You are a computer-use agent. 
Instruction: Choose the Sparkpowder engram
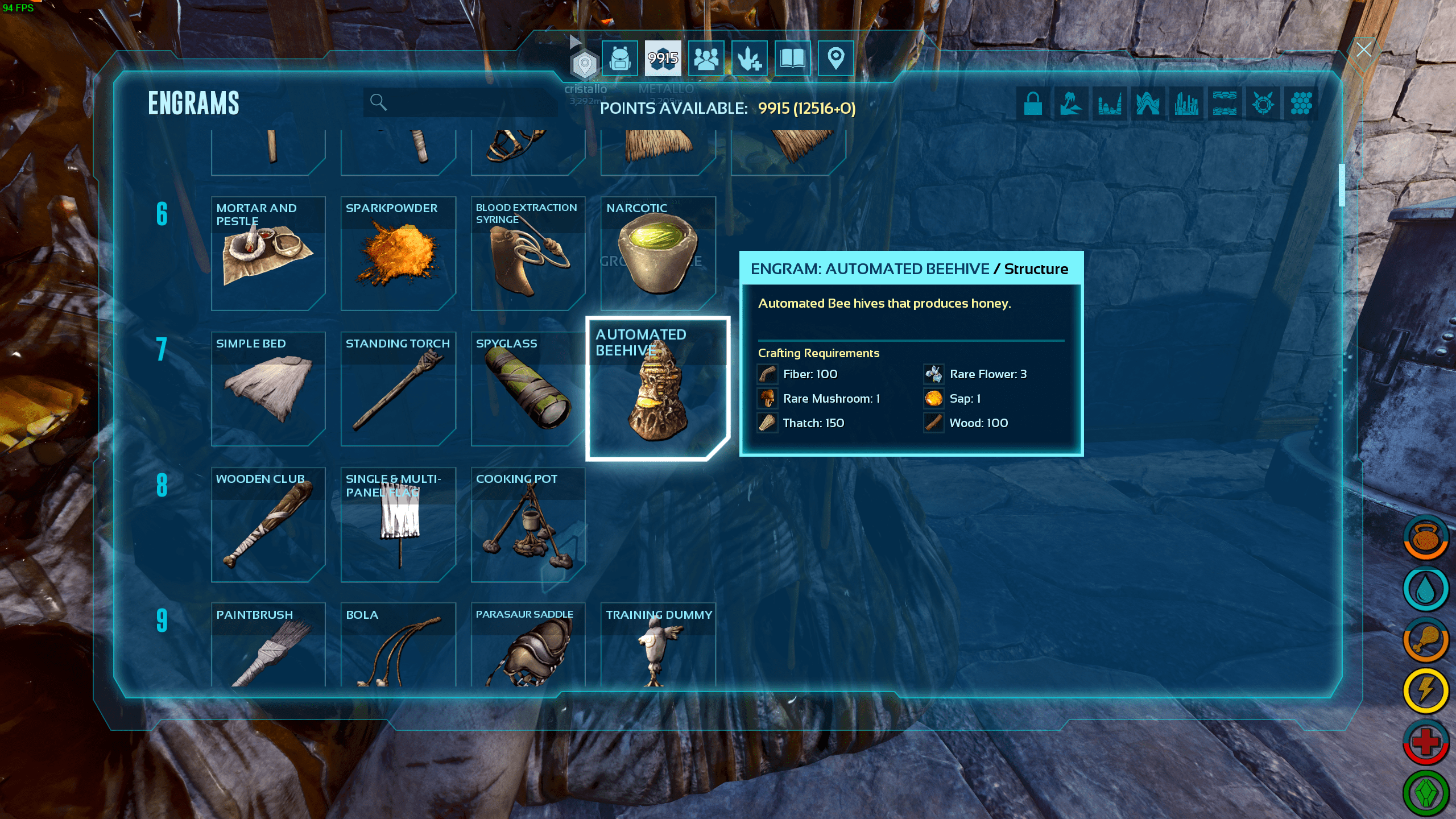[x=398, y=254]
